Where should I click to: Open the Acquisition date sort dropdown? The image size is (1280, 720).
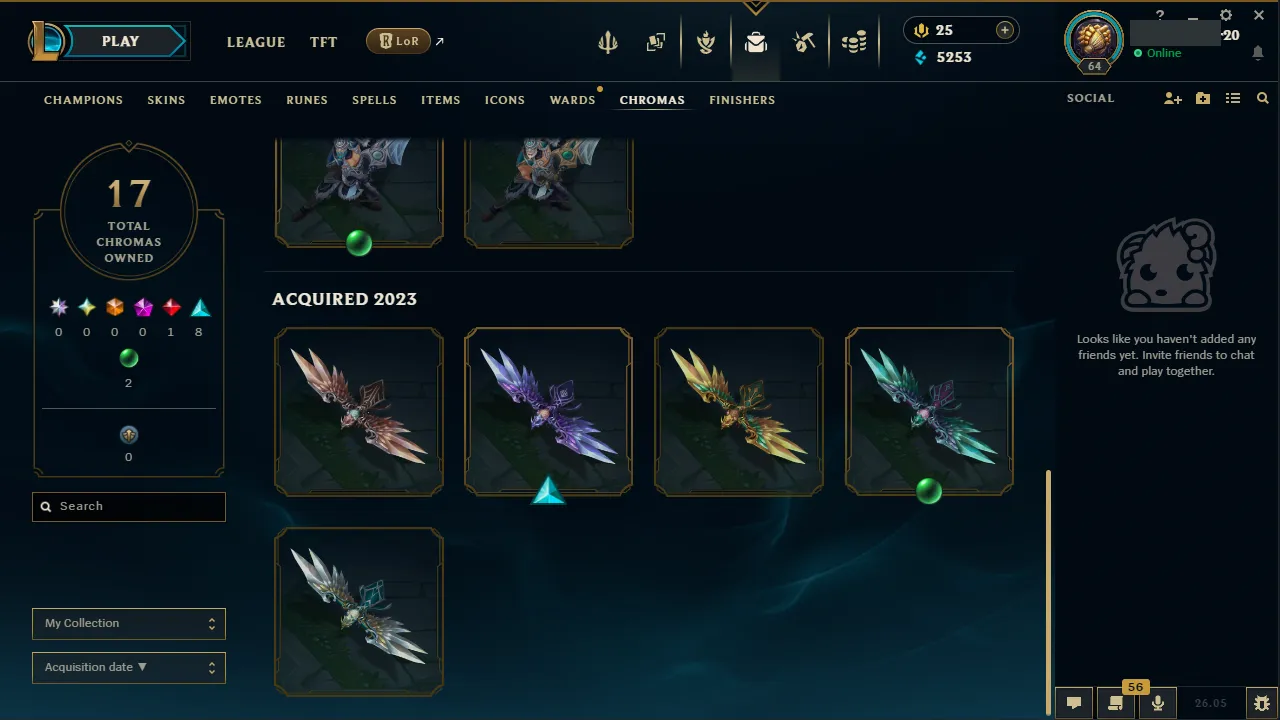click(x=128, y=667)
